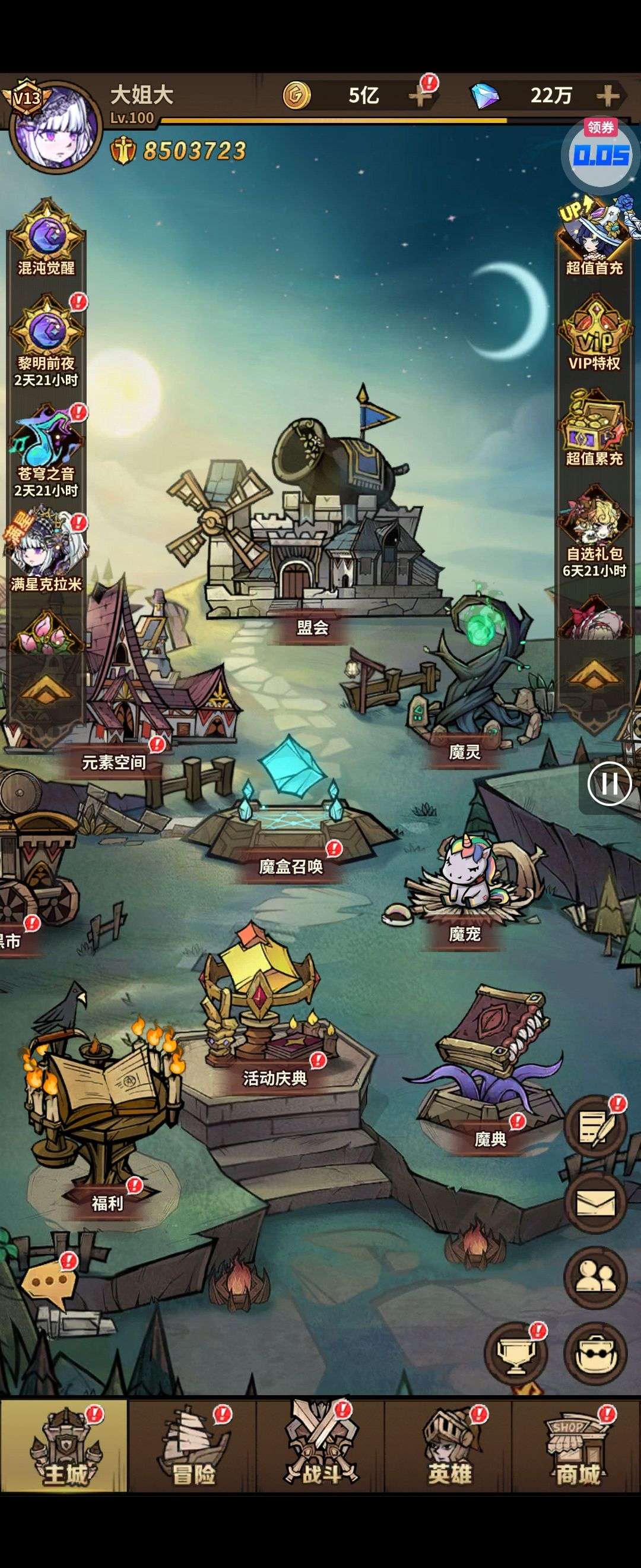Open the chat speech bubble
Image resolution: width=641 pixels, height=1568 pixels.
pos(49,1280)
